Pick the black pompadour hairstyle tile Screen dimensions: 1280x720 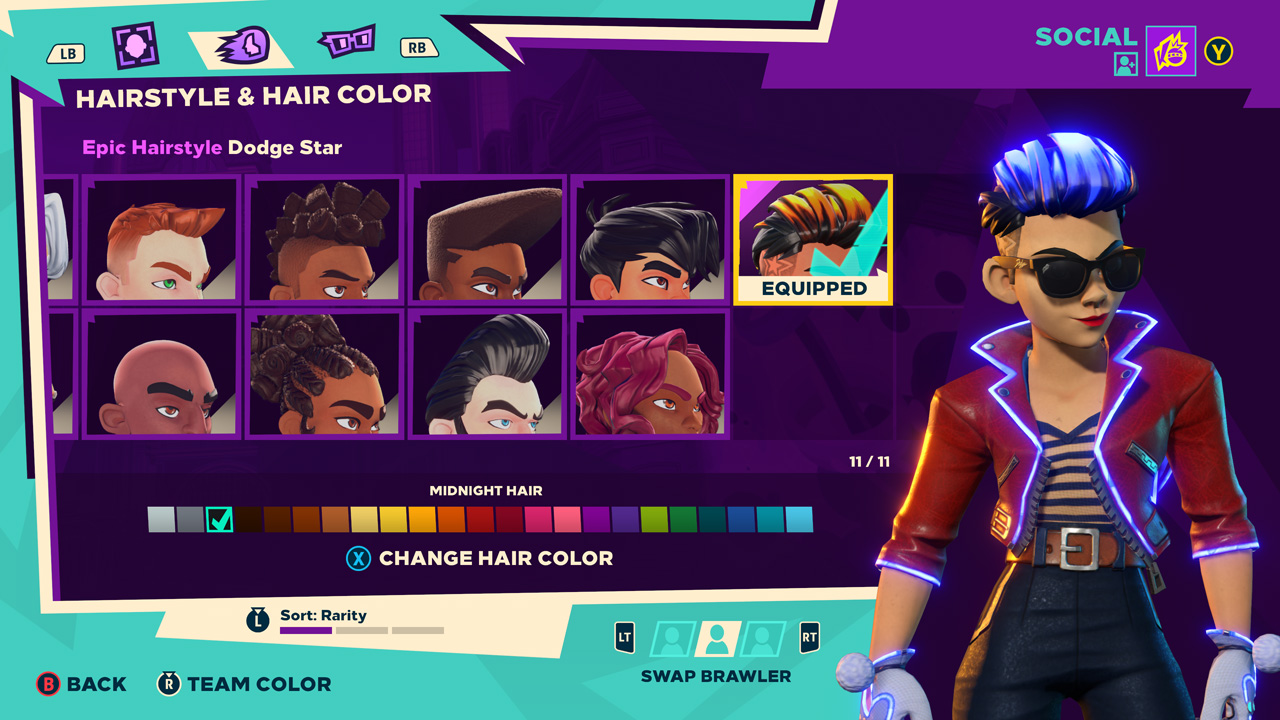[x=488, y=374]
